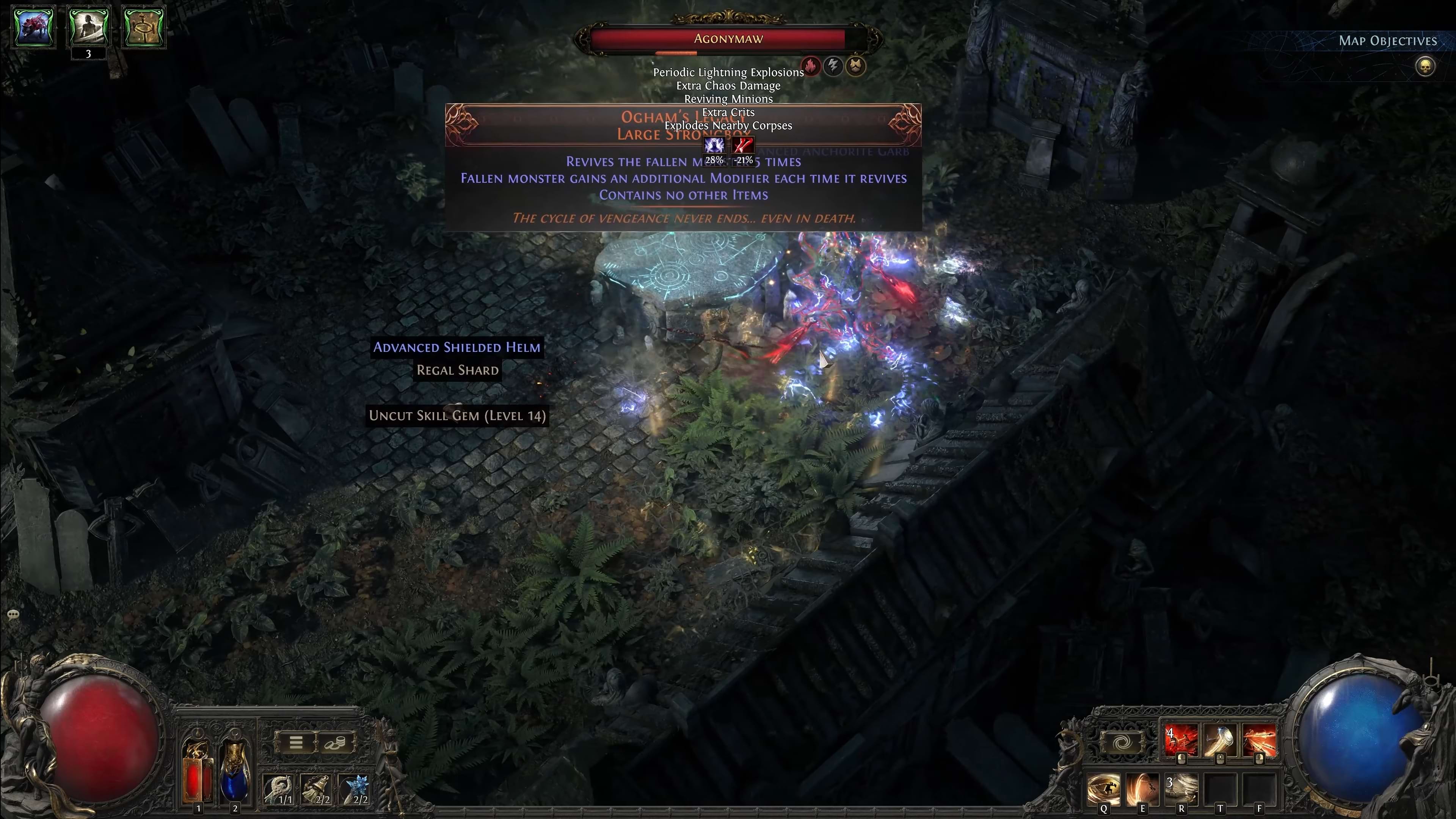Activate the fiery spear volley skill

(x=1259, y=741)
